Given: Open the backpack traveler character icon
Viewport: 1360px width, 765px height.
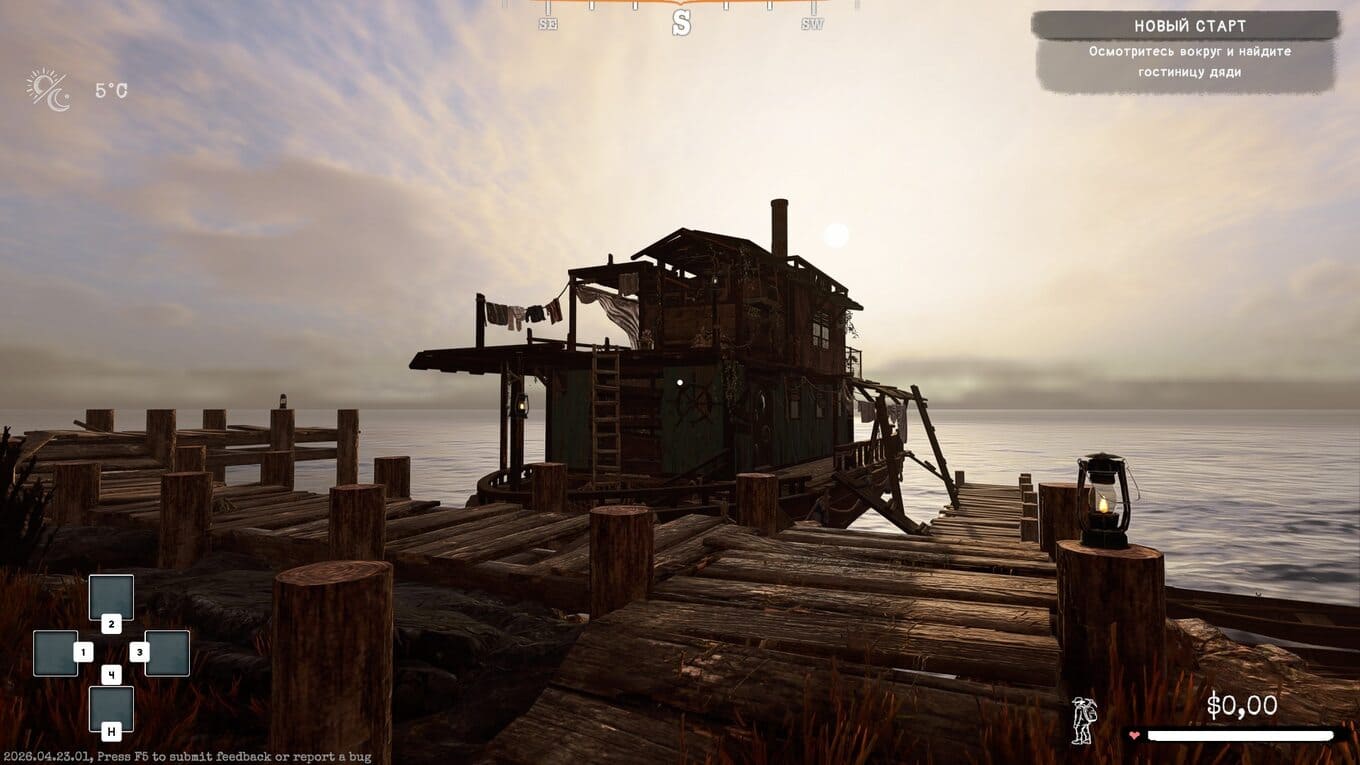Looking at the screenshot, I should (1083, 720).
